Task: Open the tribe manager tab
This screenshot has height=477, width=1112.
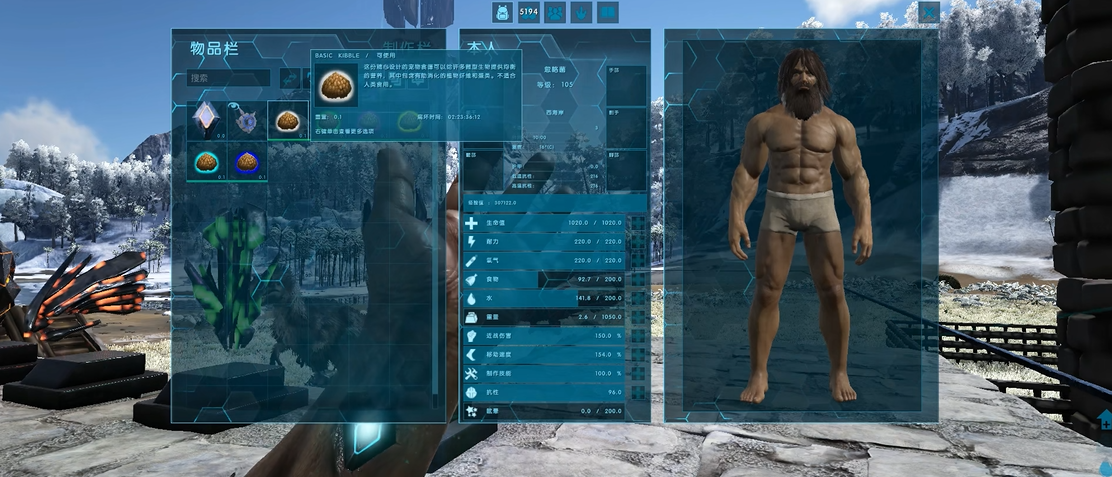Action: [555, 12]
